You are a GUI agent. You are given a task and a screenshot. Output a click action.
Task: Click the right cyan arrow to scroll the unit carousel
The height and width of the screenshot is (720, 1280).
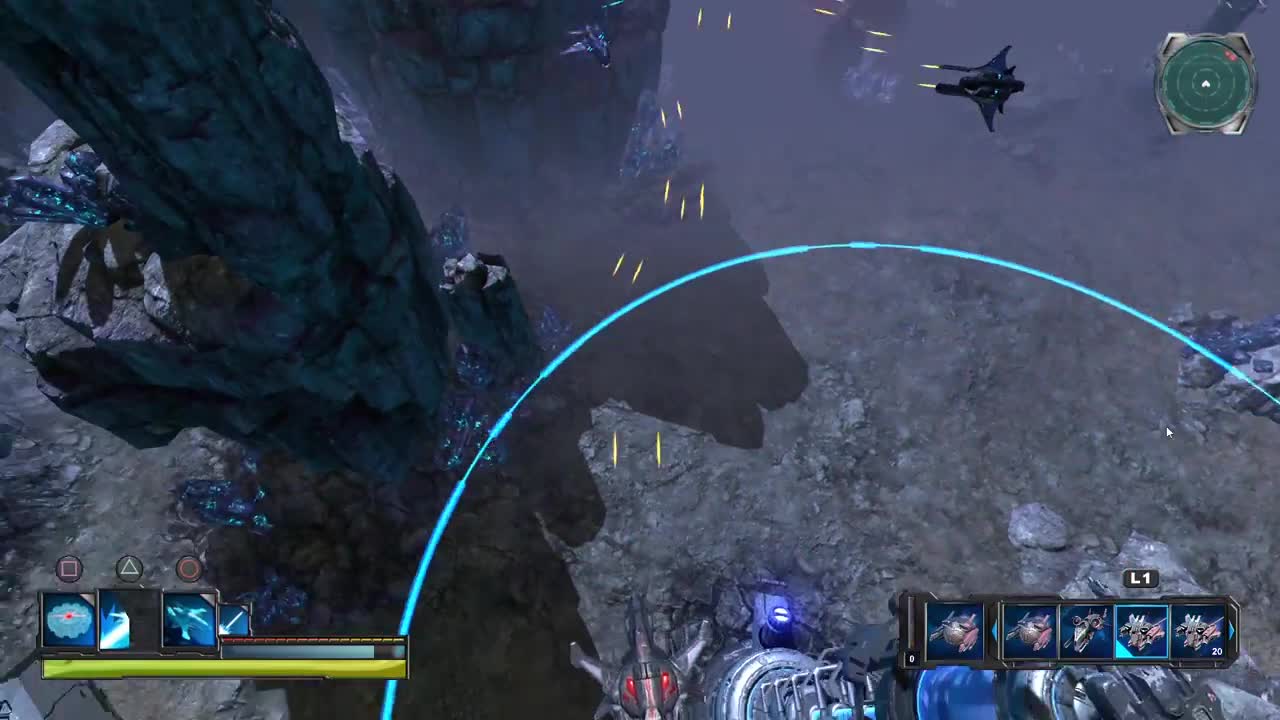point(1232,629)
